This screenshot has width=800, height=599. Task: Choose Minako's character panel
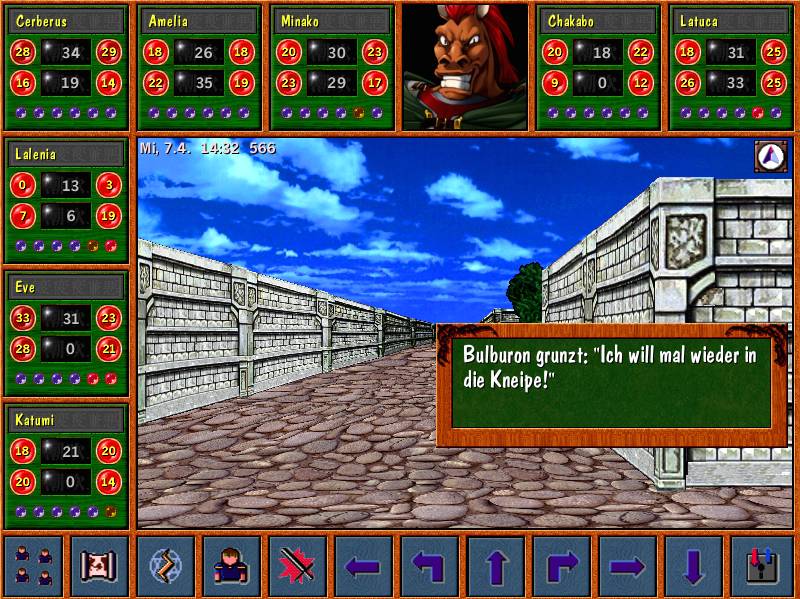coord(332,67)
